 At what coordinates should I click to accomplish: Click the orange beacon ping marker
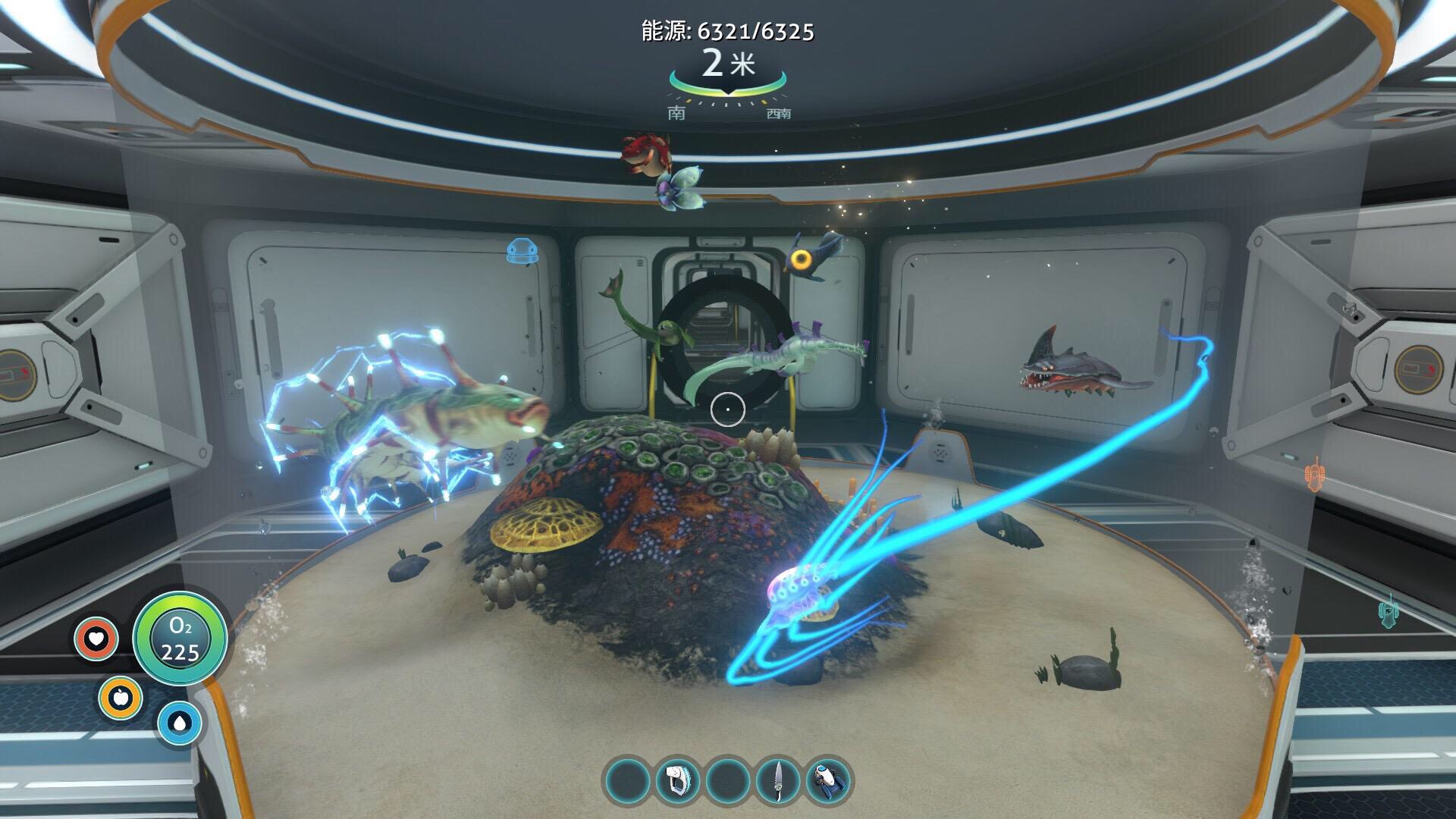pyautogui.click(x=1314, y=474)
